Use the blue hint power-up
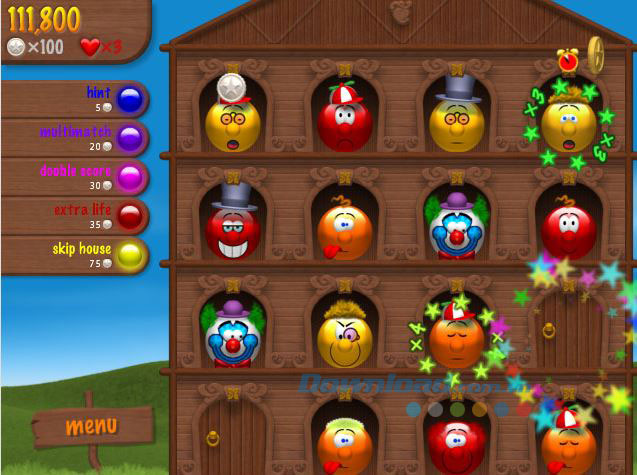637x475 pixels. click(x=129, y=100)
